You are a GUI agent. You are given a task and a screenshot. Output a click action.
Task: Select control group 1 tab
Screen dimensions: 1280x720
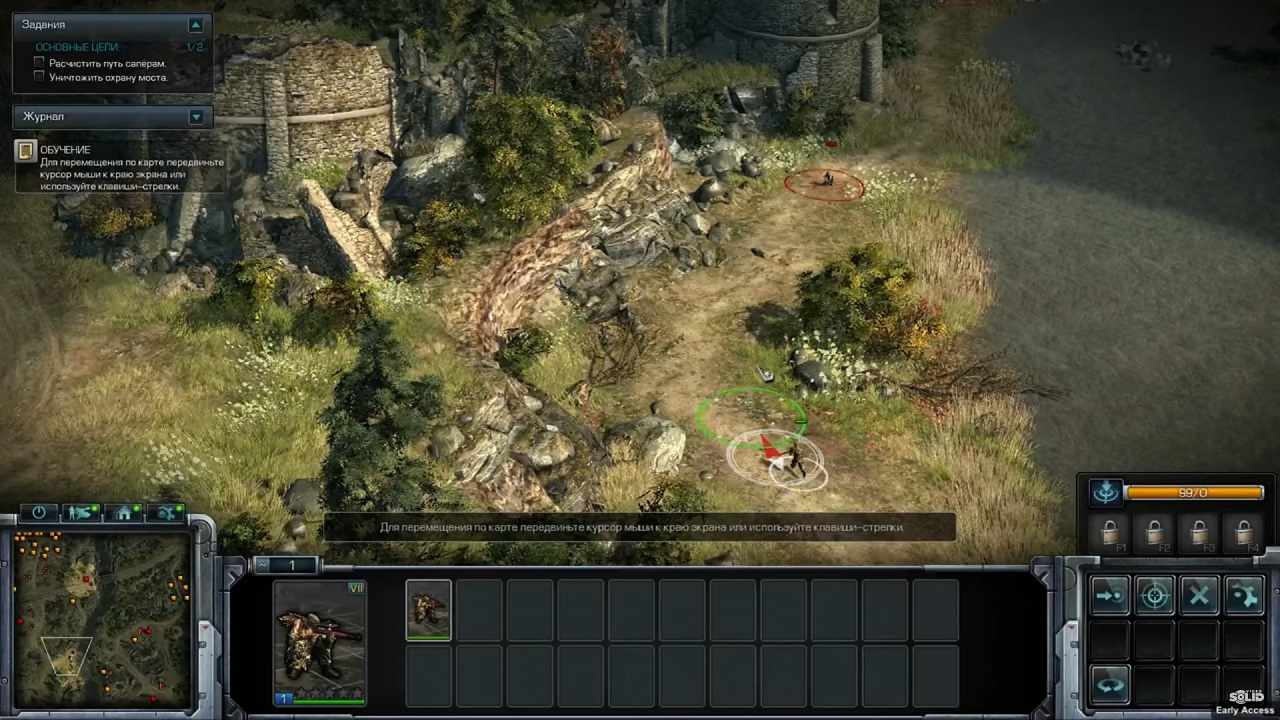coord(291,566)
